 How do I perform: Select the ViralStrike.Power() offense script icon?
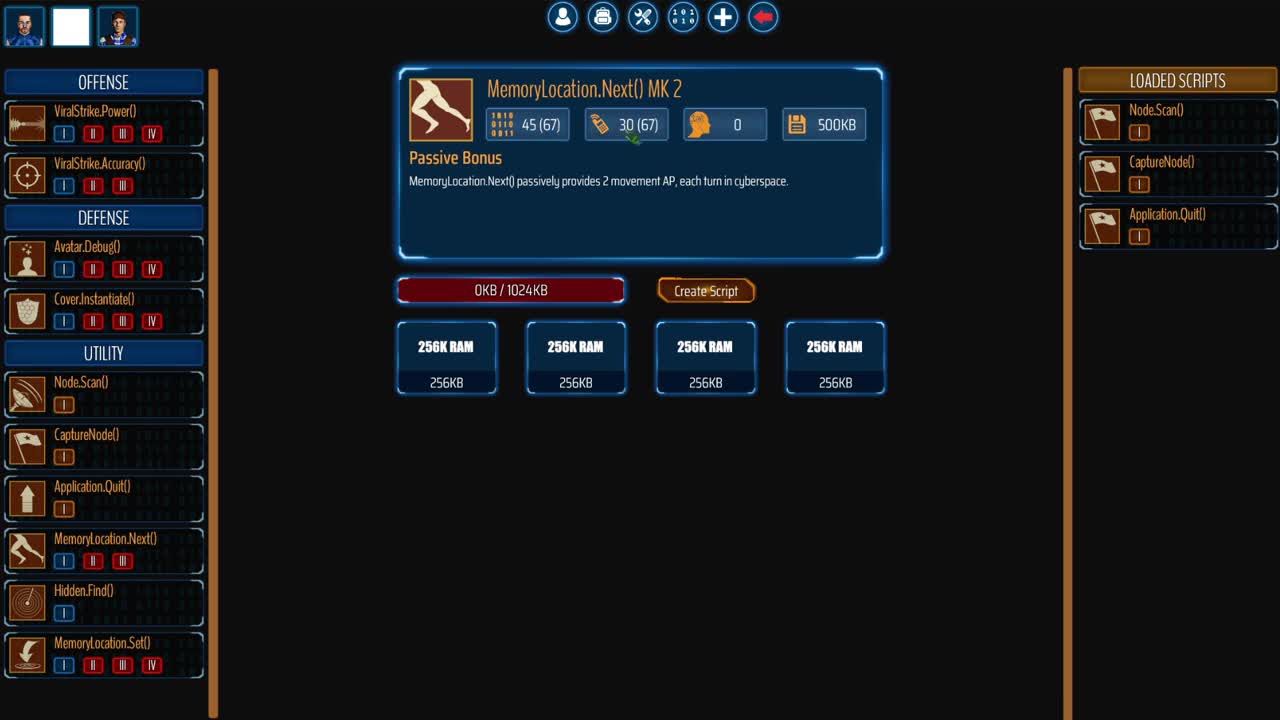(x=27, y=122)
